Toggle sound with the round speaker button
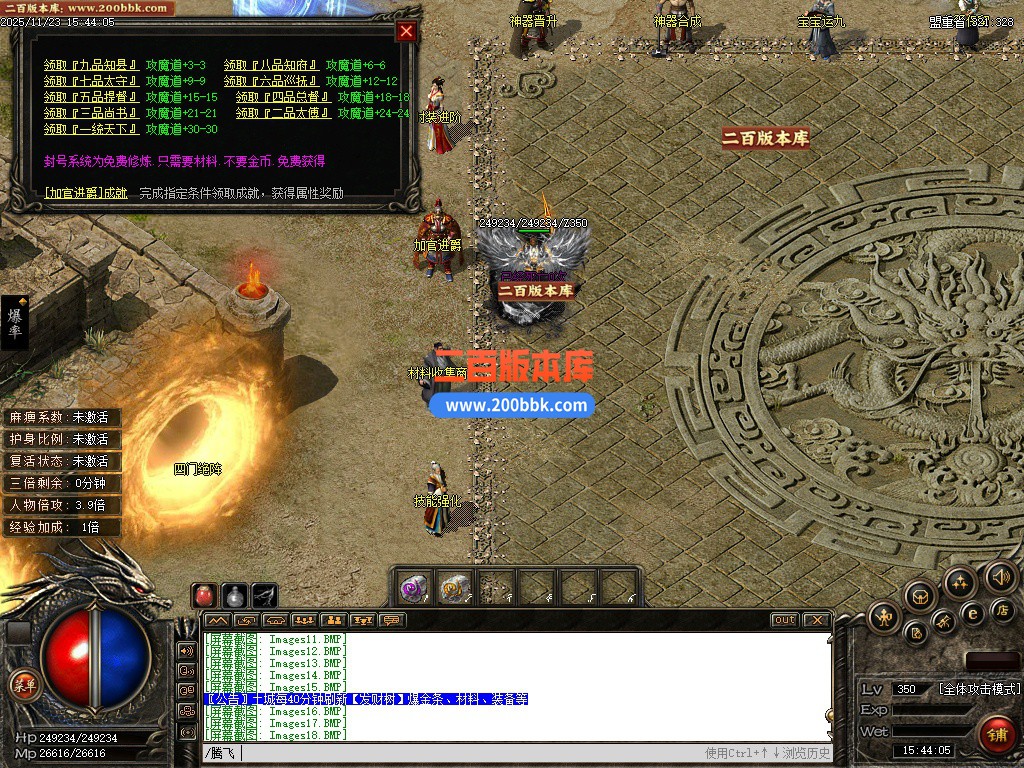Screen dimensions: 1024x768 click(x=1000, y=576)
